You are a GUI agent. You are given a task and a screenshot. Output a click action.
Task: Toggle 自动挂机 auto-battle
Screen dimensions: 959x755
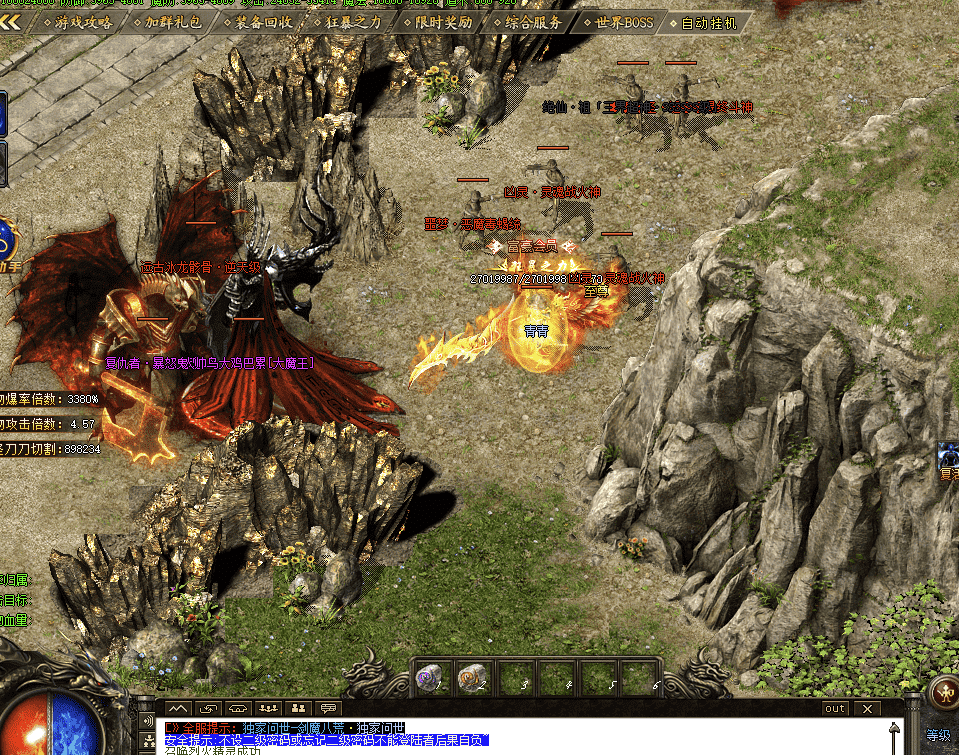708,21
